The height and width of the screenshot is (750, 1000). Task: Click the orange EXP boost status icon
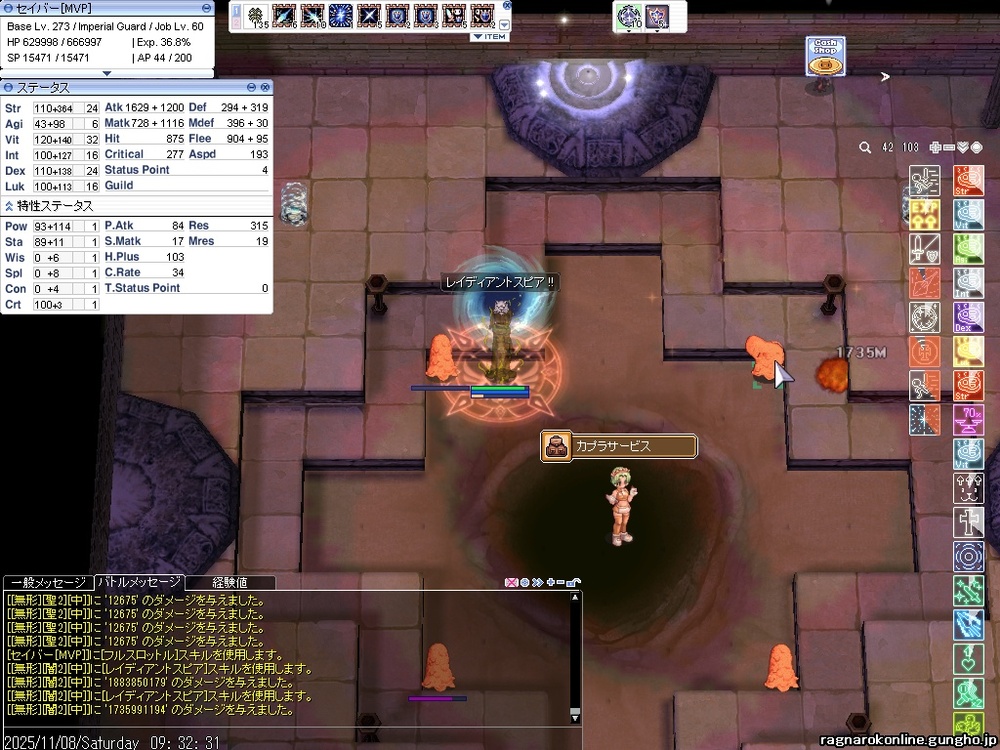(924, 213)
